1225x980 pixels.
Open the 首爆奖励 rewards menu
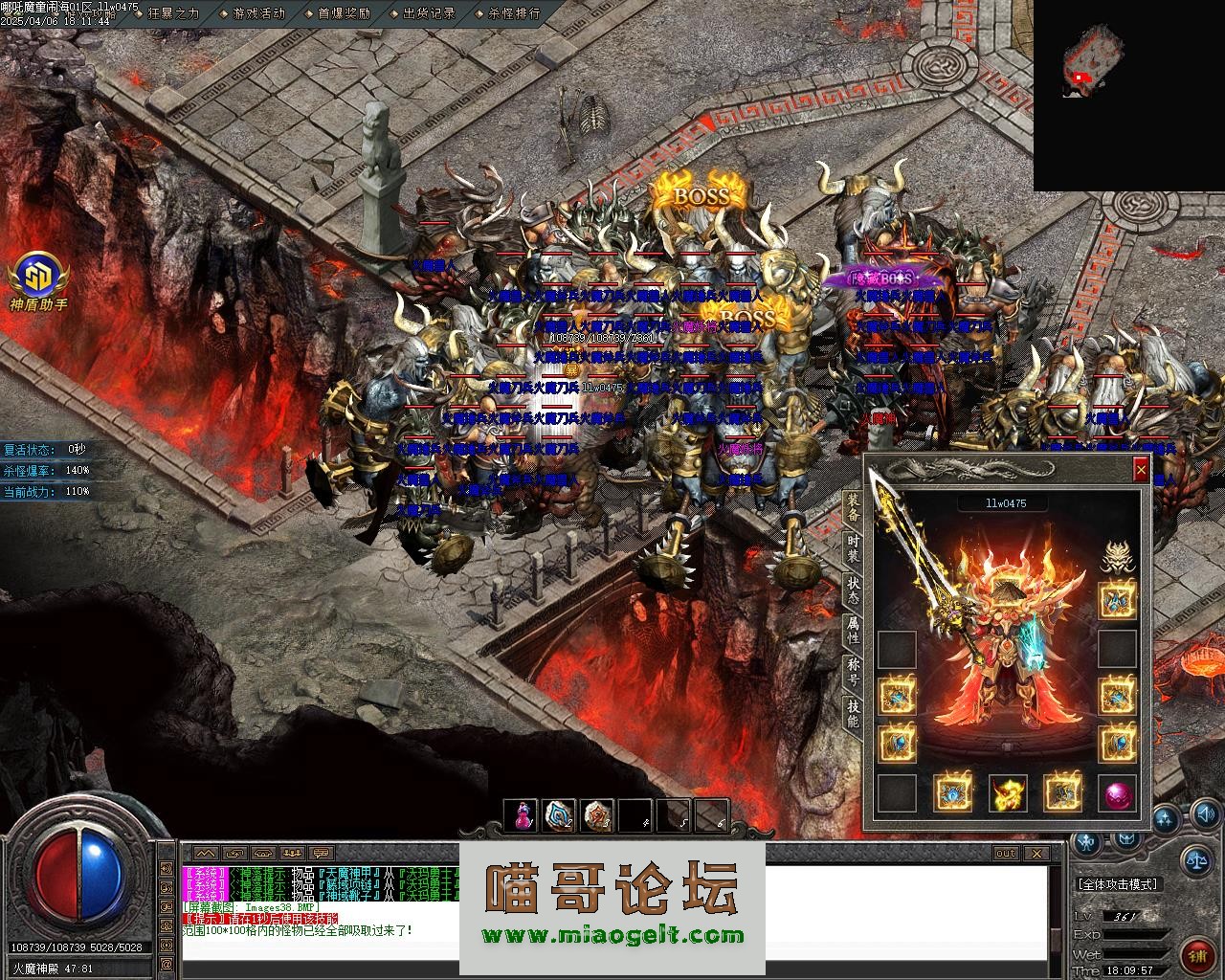tap(344, 13)
